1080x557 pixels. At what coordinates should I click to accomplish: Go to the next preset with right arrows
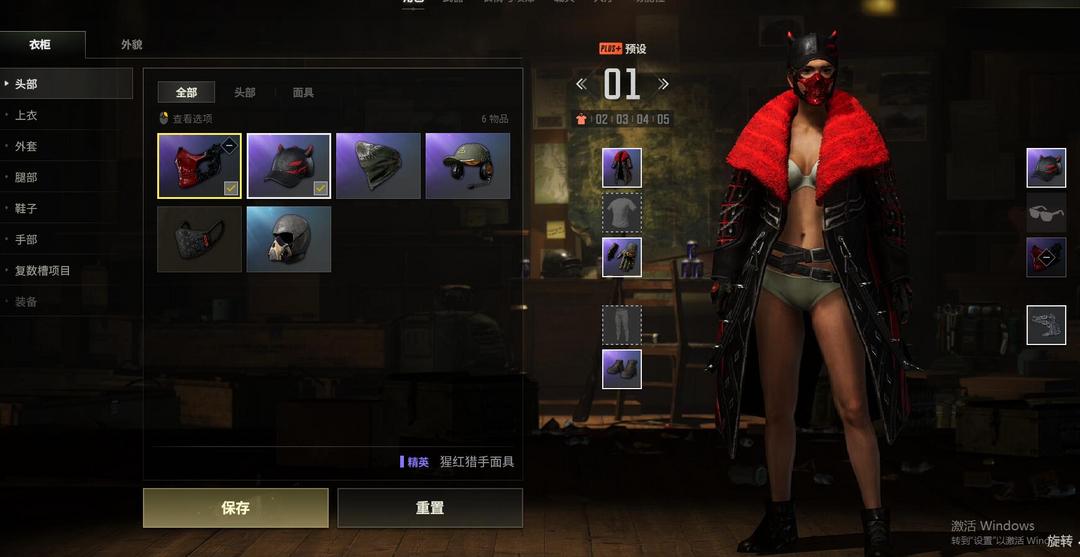pos(663,85)
